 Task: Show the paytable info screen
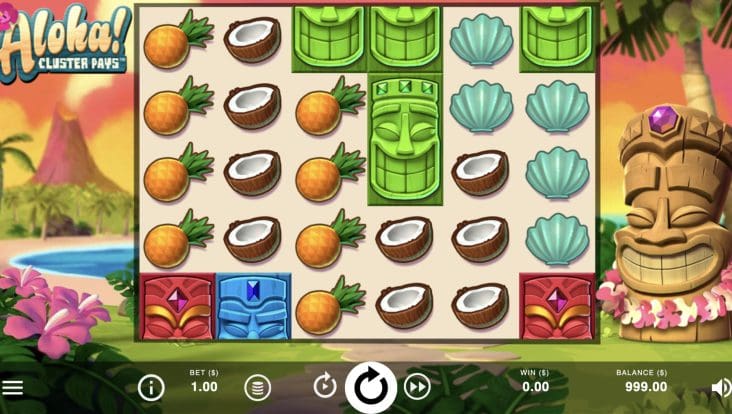pyautogui.click(x=151, y=387)
